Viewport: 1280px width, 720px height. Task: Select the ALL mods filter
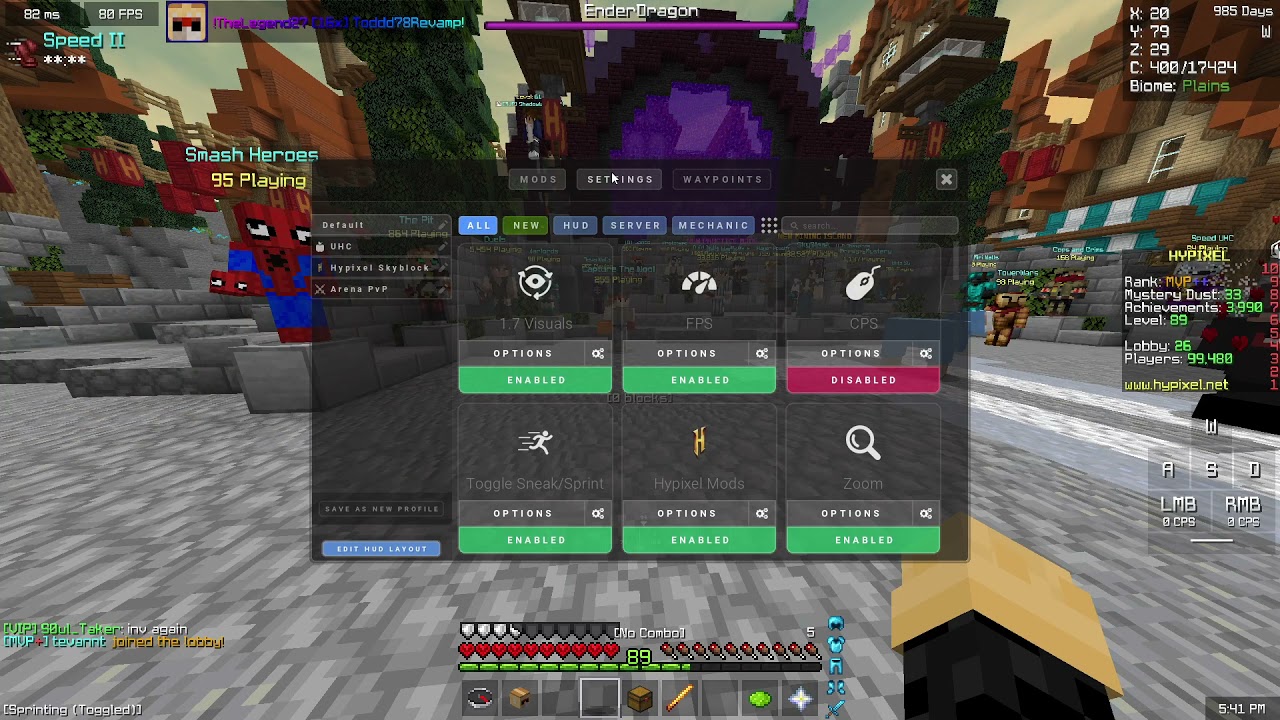(x=479, y=226)
